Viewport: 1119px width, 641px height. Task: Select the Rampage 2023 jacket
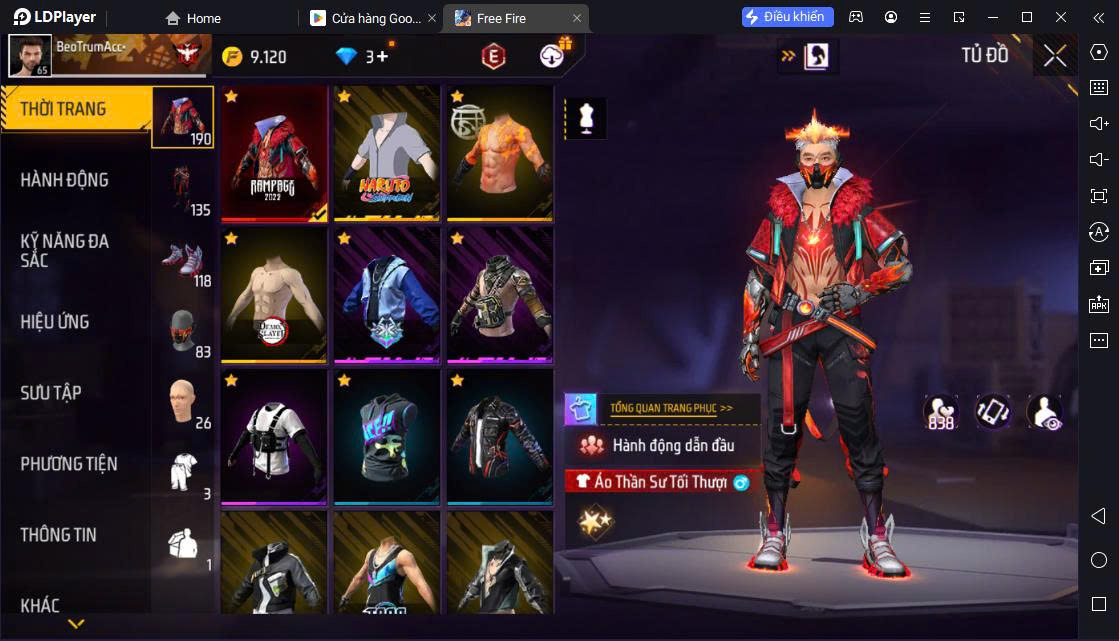point(275,153)
